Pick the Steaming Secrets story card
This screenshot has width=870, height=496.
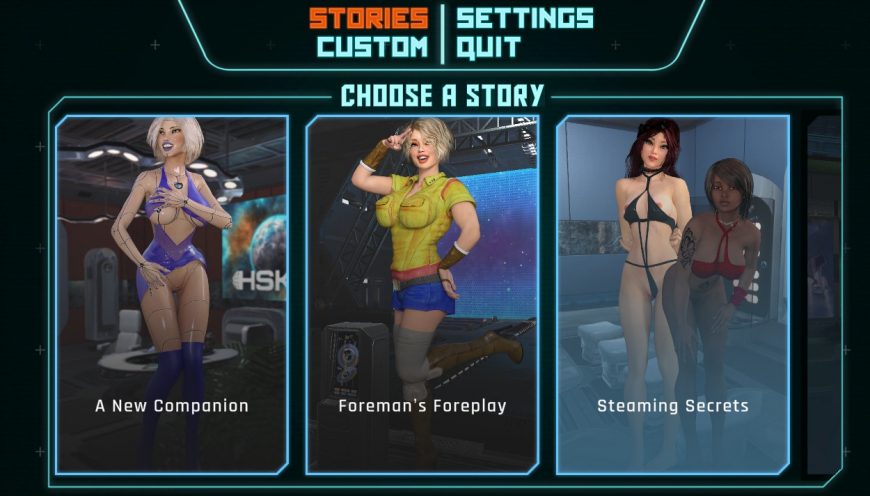[x=672, y=294]
